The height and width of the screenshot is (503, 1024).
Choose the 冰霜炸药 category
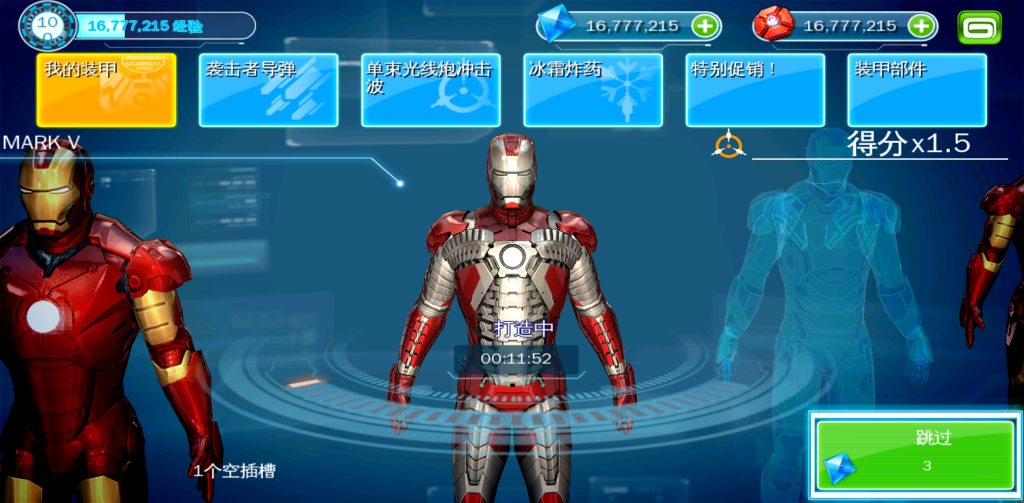click(592, 90)
